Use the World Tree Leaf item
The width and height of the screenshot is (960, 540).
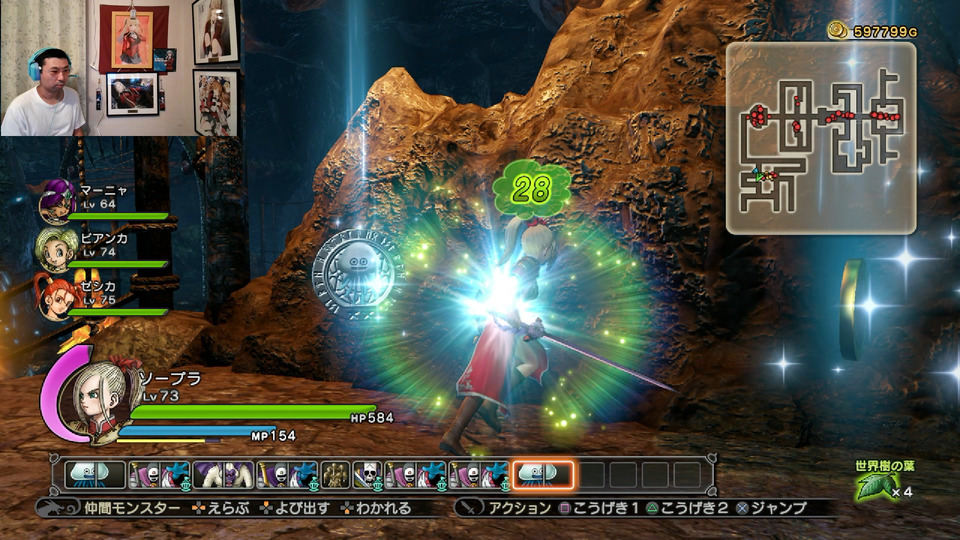point(872,487)
